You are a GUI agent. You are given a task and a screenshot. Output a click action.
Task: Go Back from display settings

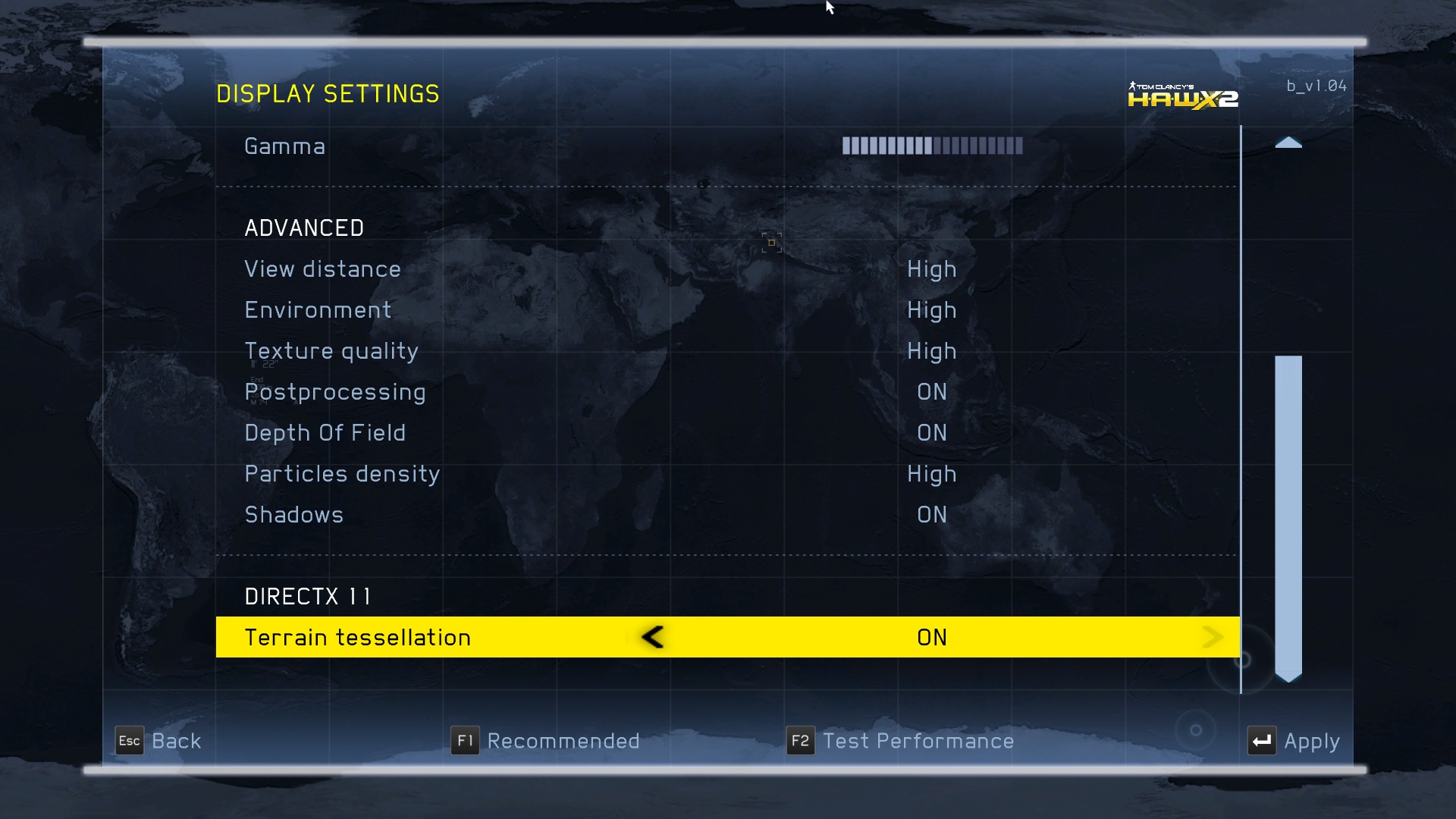click(158, 741)
